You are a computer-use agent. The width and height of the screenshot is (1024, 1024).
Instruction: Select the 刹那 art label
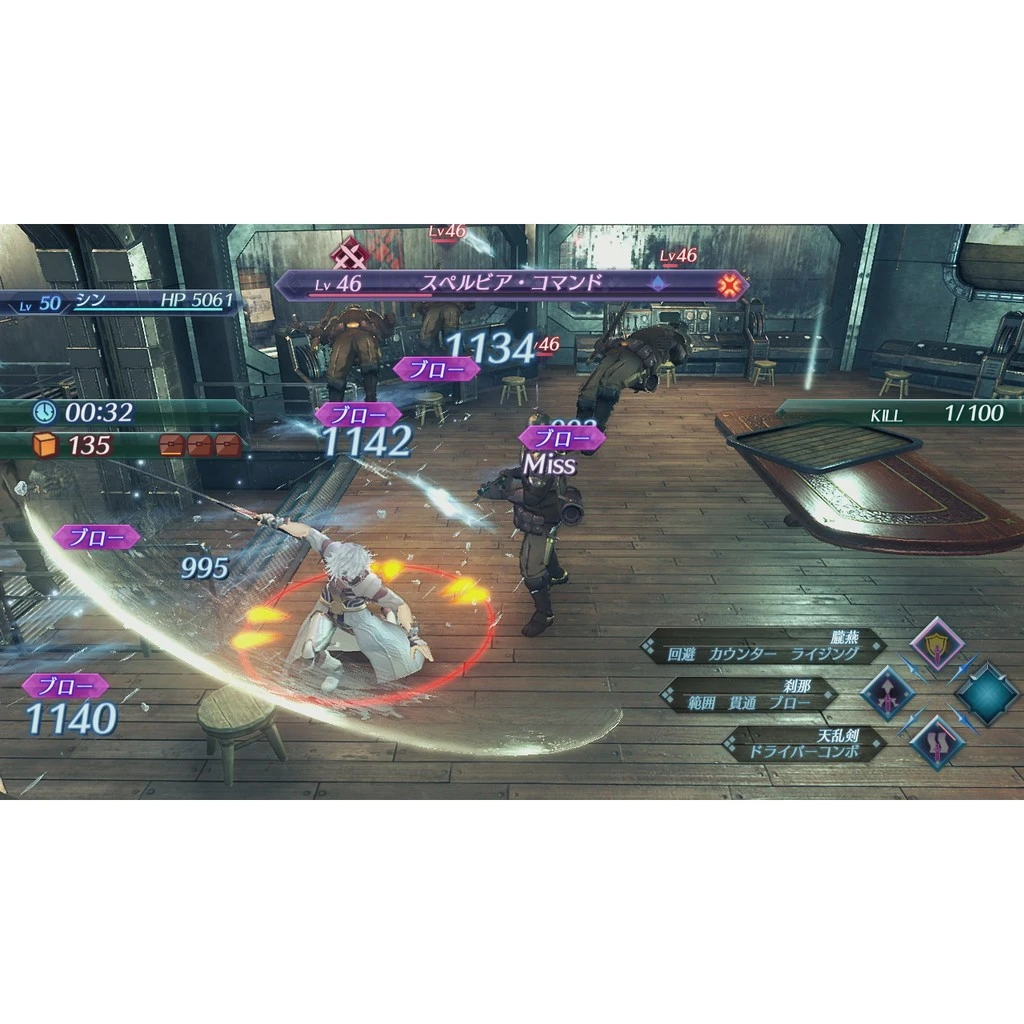[x=749, y=695]
